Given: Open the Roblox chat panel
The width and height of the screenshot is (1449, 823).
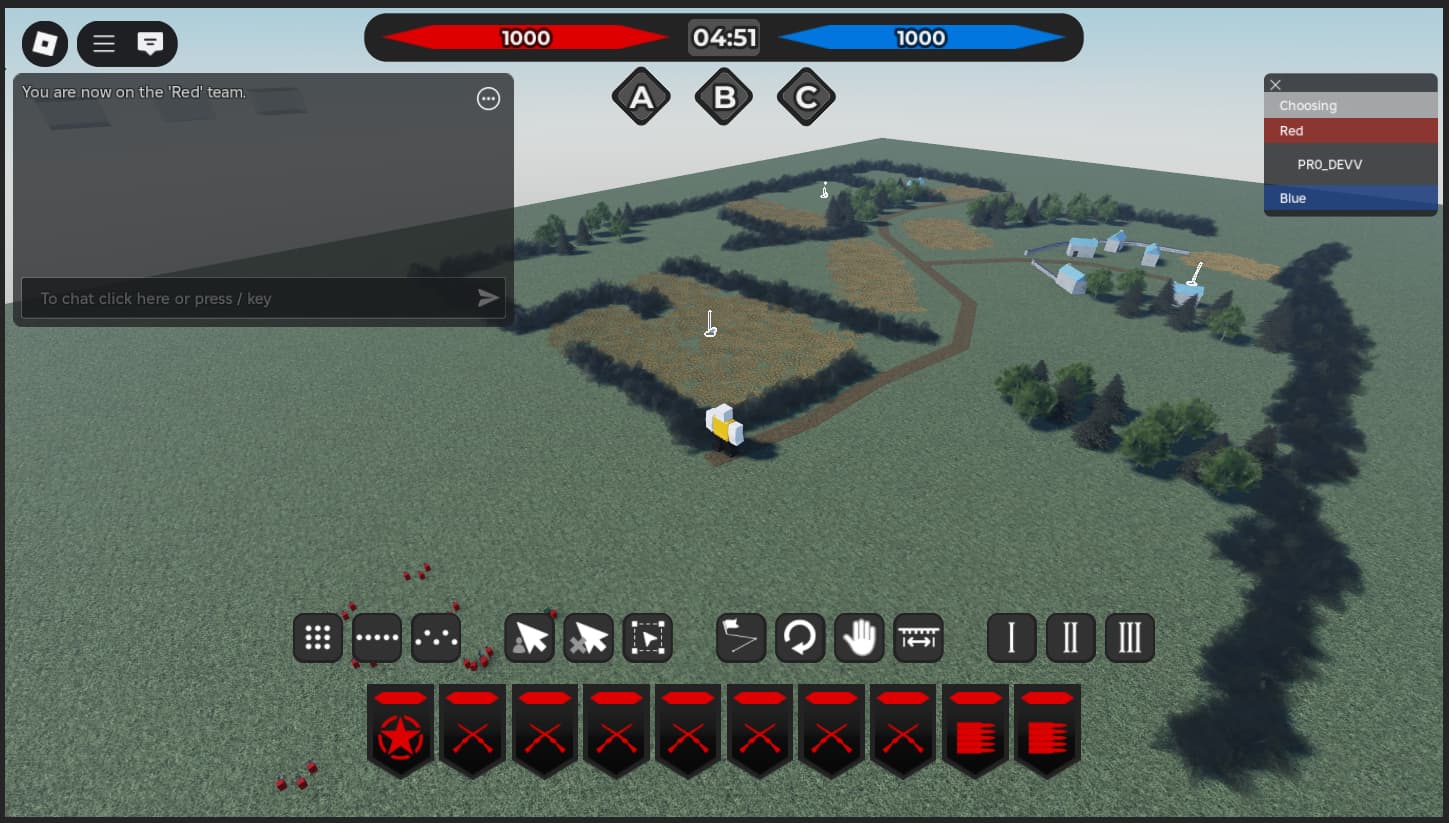Looking at the screenshot, I should click(x=151, y=43).
